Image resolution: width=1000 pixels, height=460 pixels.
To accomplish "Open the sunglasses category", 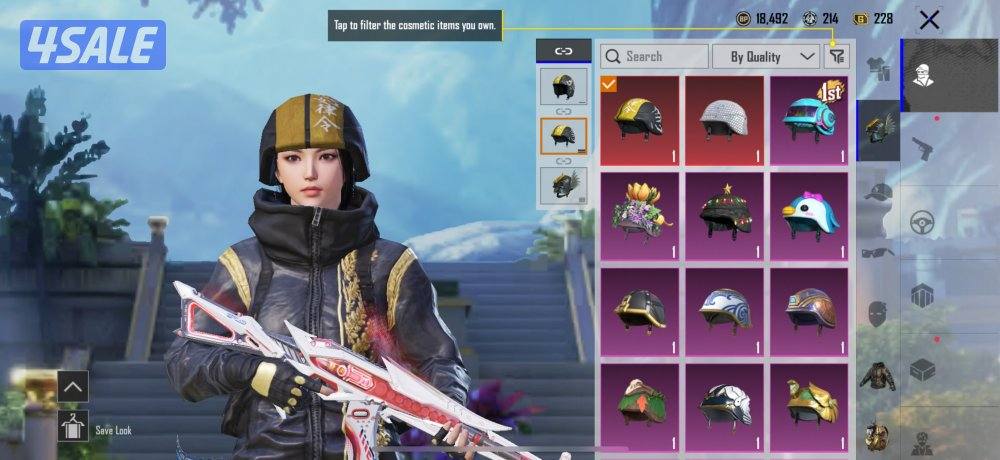I will (878, 251).
